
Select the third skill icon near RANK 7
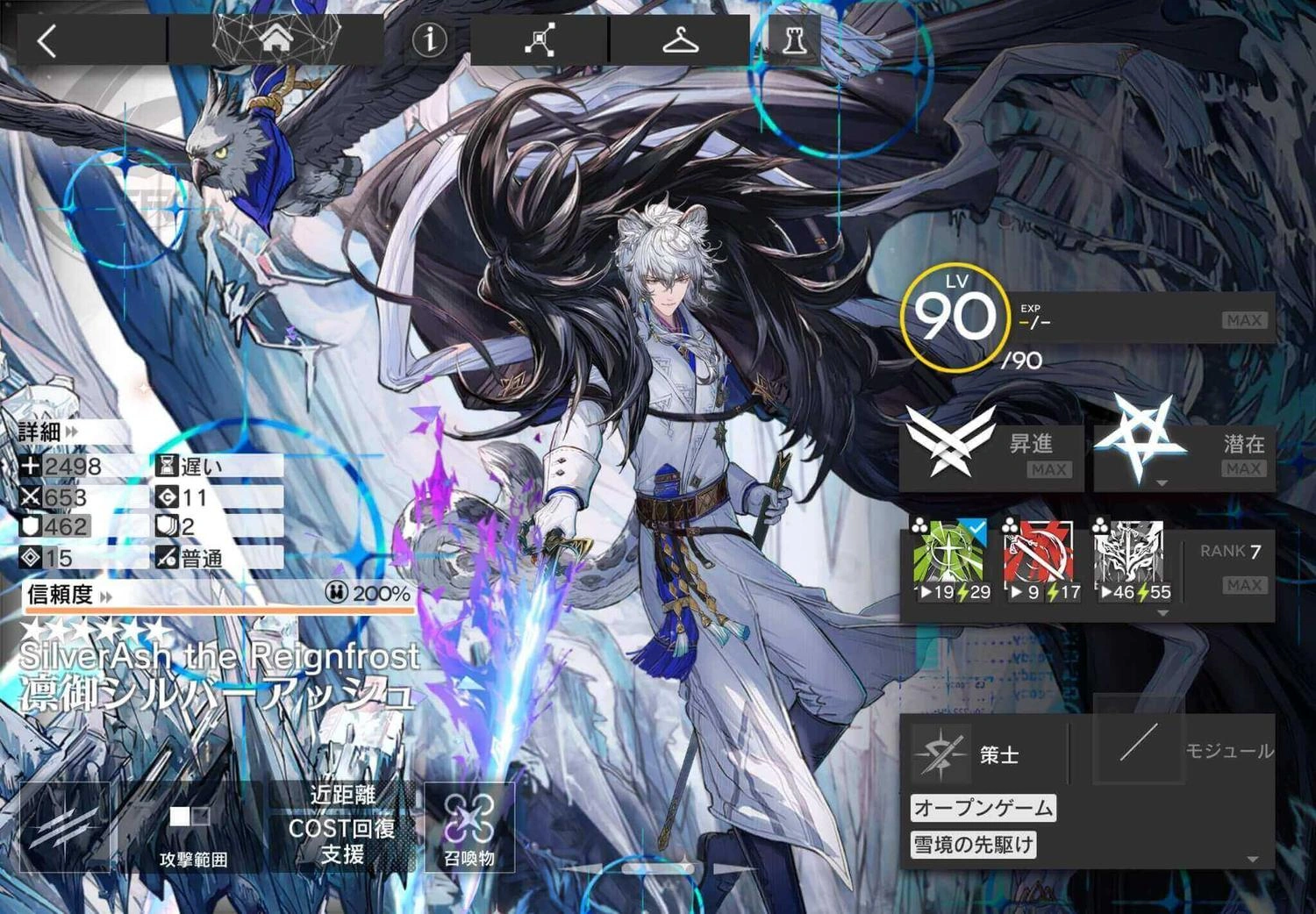coord(1132,553)
